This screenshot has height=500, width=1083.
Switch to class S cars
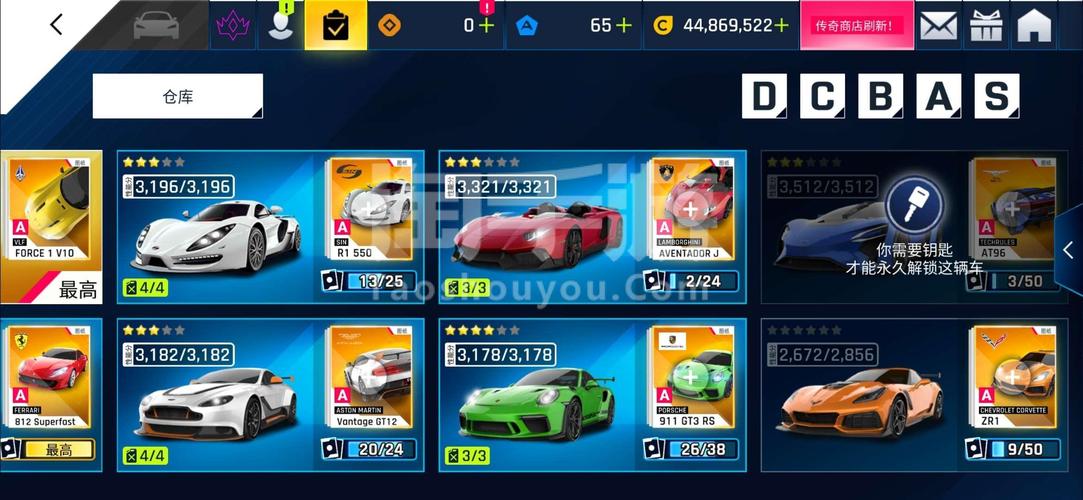996,96
